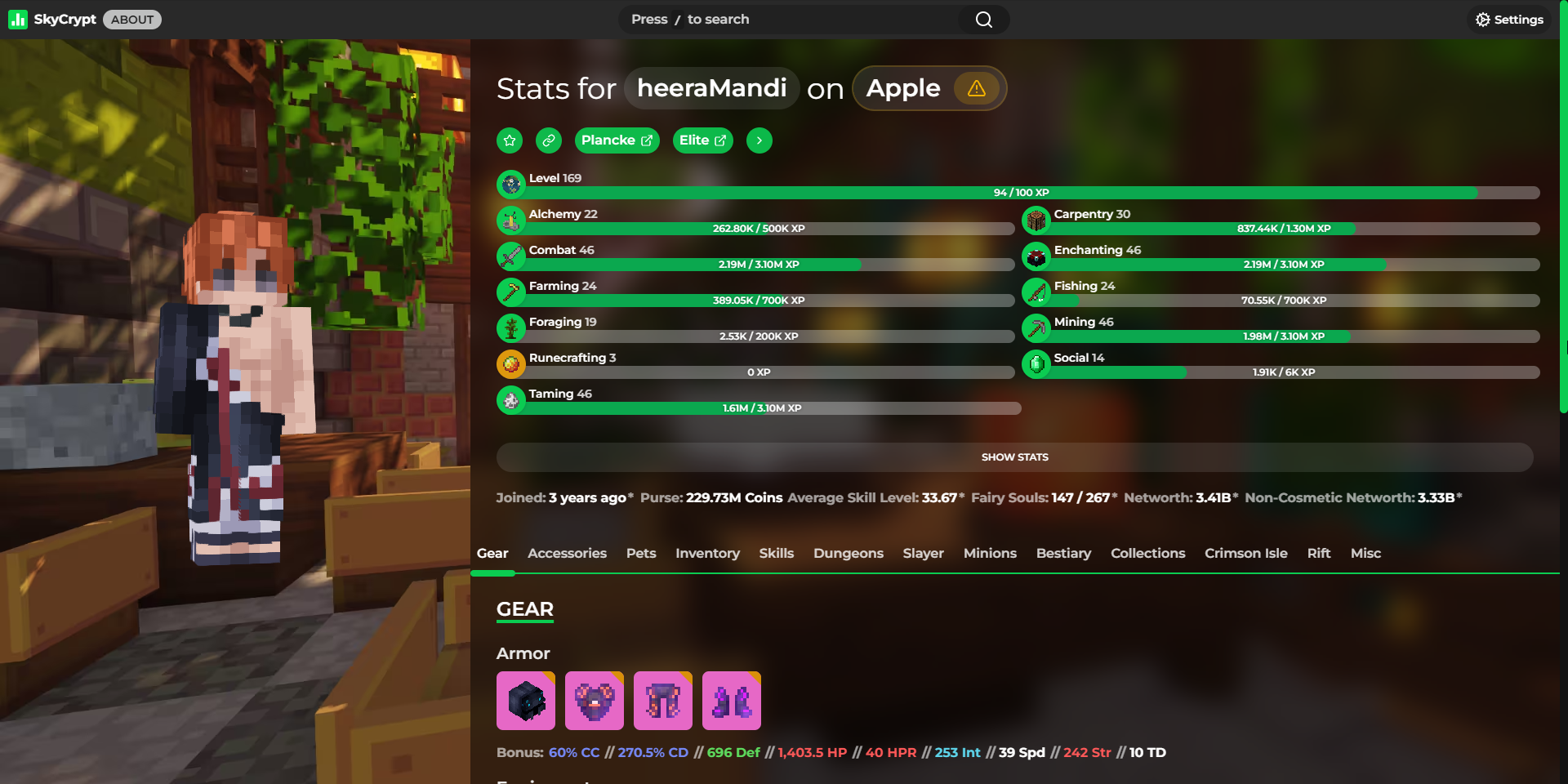Click the Taming skill progress bar
The height and width of the screenshot is (784, 1568).
click(x=759, y=408)
